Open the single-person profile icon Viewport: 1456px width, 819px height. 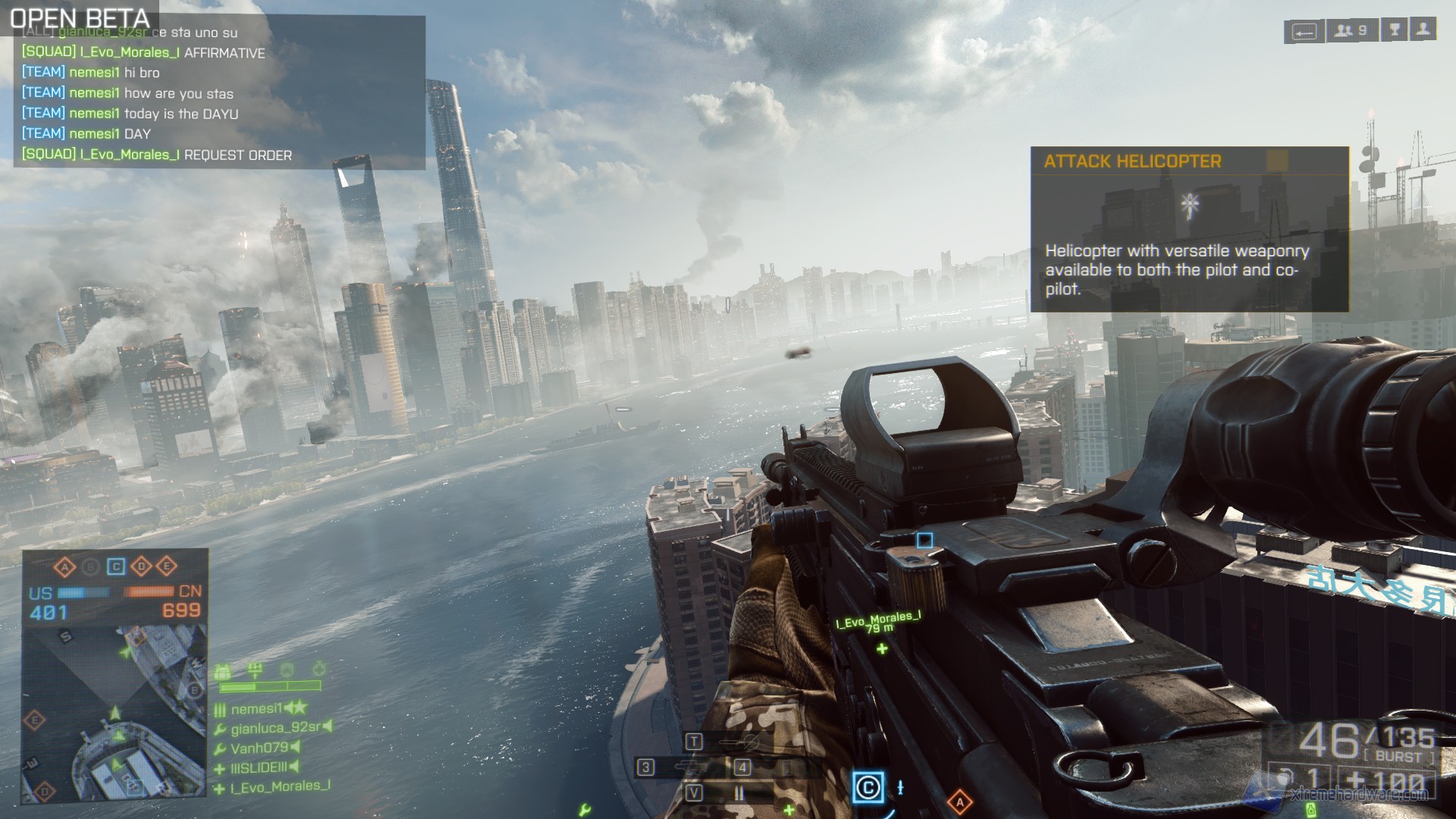1423,30
